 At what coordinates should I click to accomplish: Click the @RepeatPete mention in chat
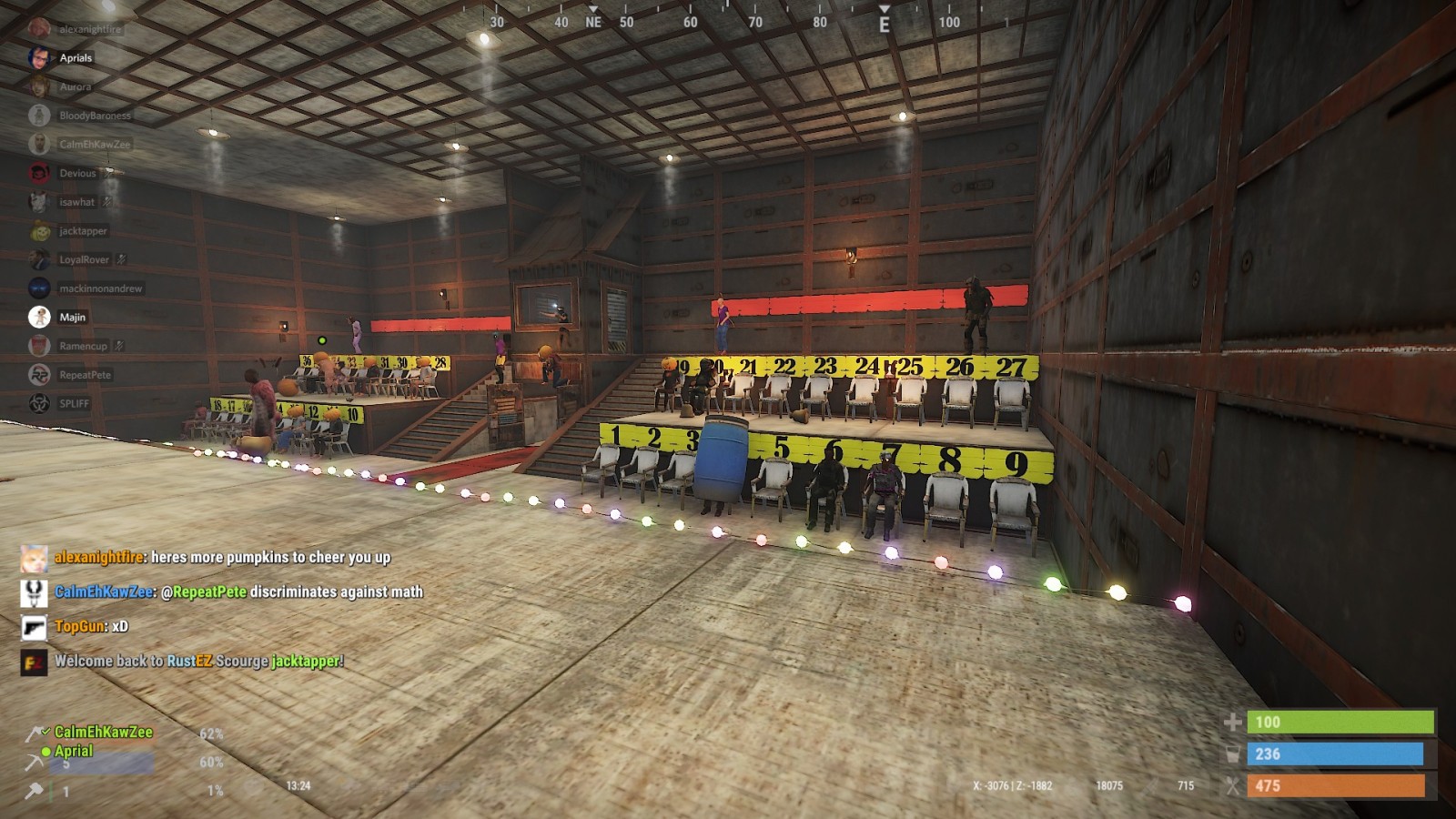[203, 591]
